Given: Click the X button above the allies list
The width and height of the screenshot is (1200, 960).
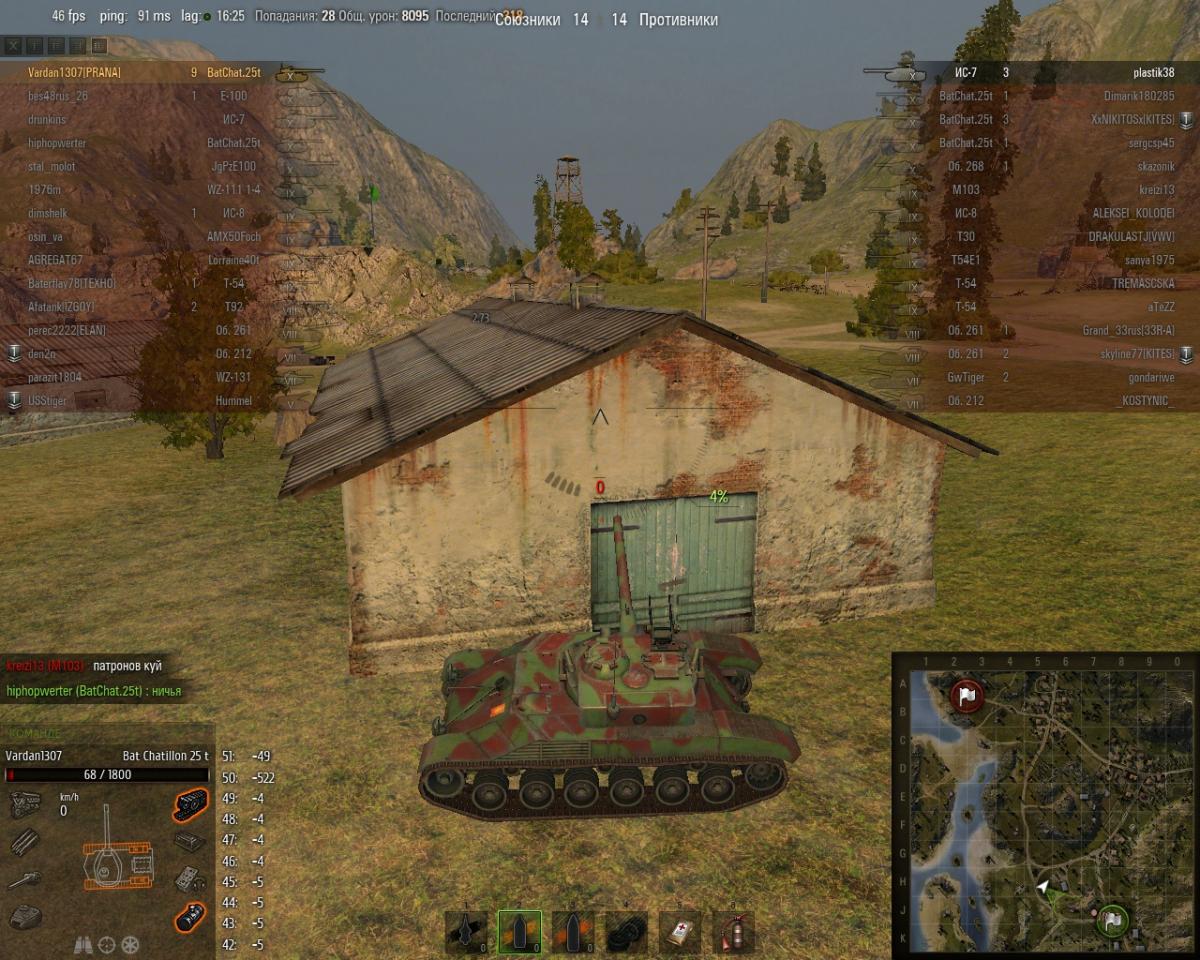Looking at the screenshot, I should click(13, 46).
